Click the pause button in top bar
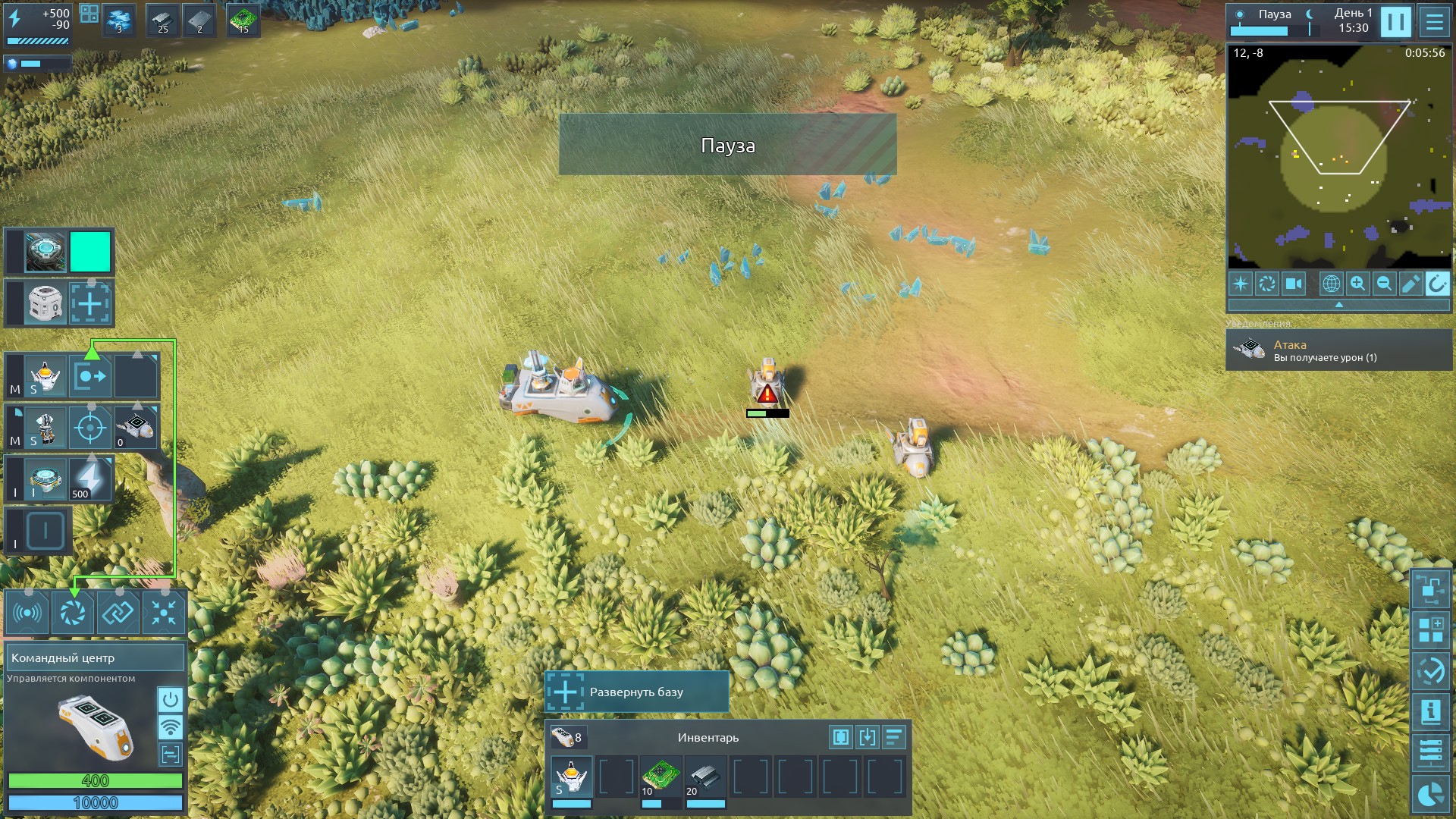Image resolution: width=1456 pixels, height=819 pixels. coord(1395,22)
